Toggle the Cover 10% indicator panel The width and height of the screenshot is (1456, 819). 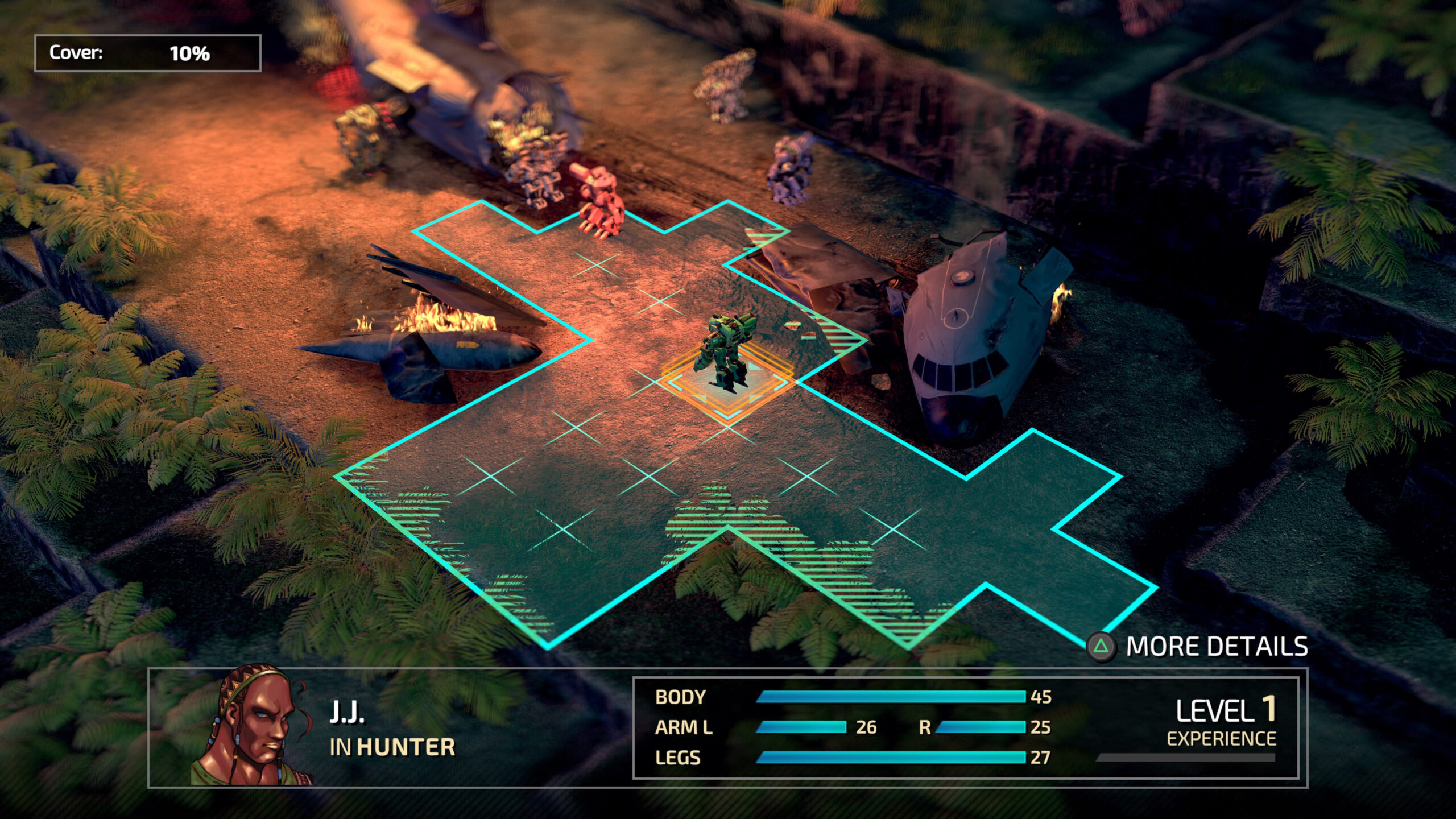148,54
